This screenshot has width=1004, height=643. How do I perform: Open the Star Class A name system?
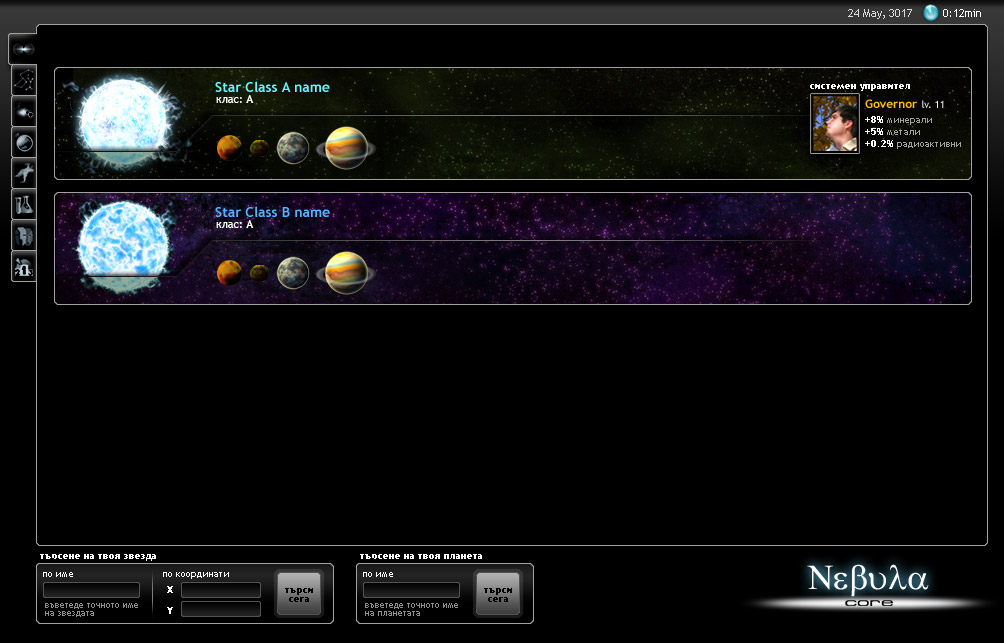click(x=272, y=87)
